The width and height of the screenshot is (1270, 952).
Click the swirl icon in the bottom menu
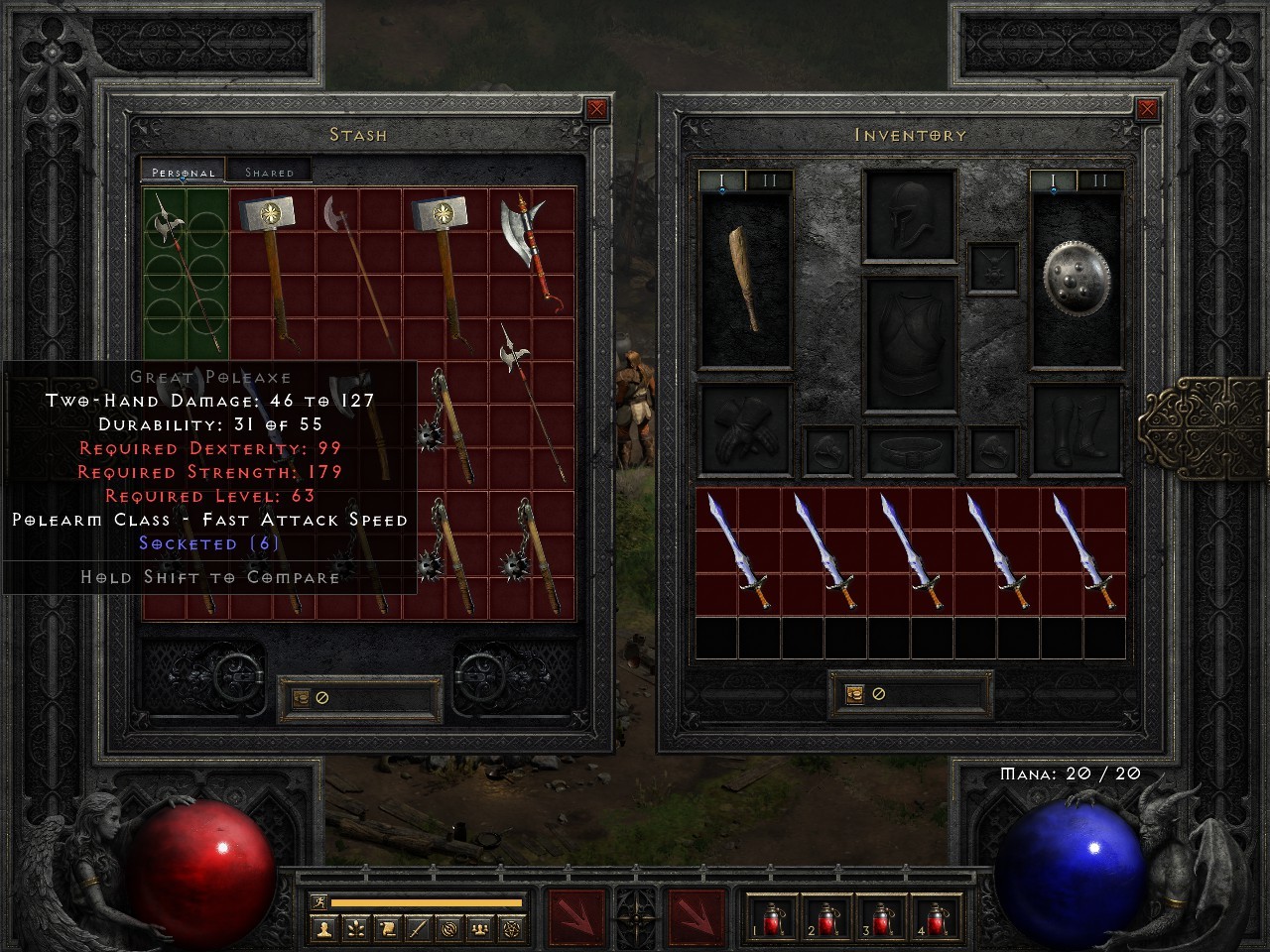coord(448,929)
